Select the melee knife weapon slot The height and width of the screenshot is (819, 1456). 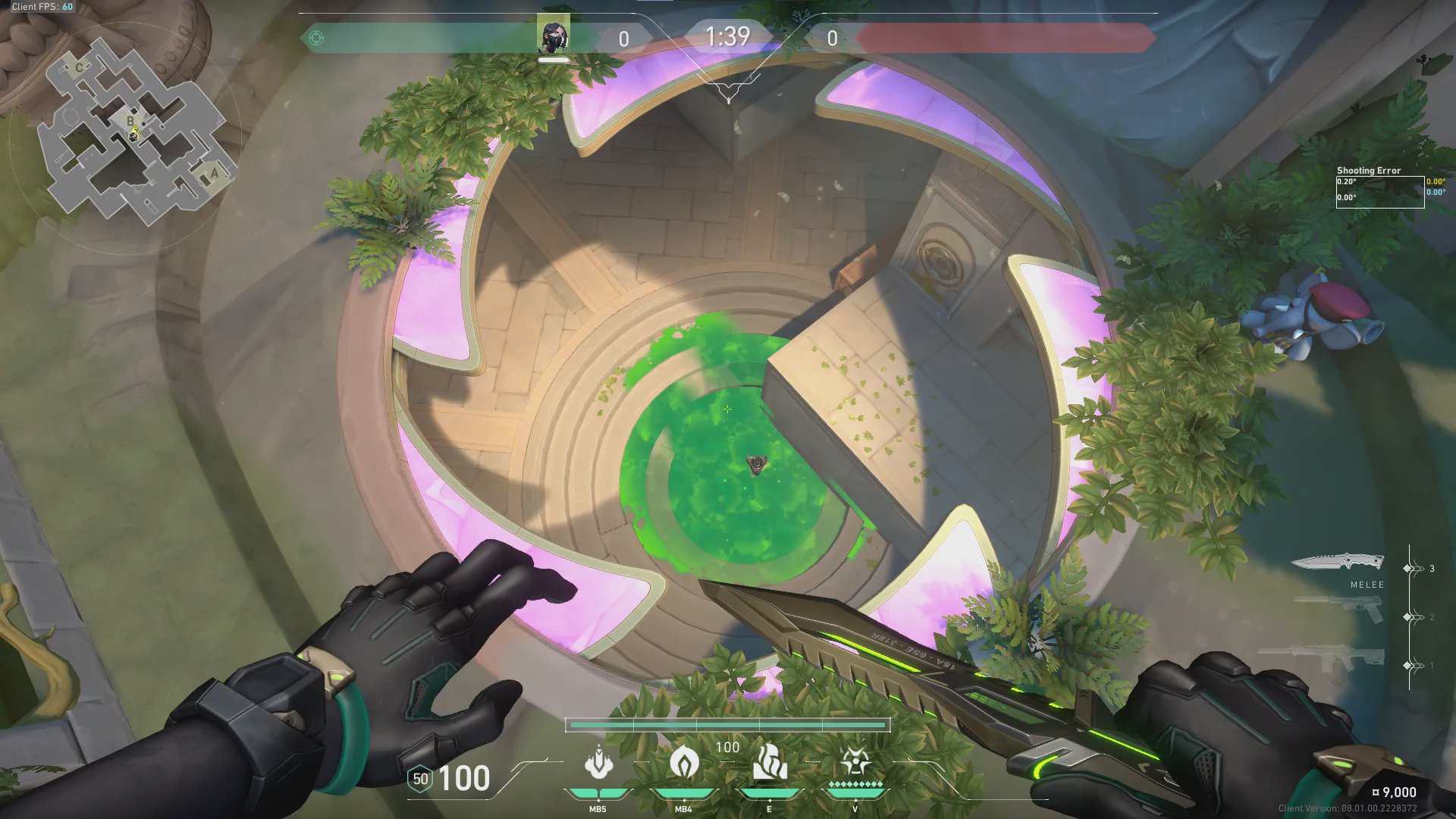(1338, 563)
